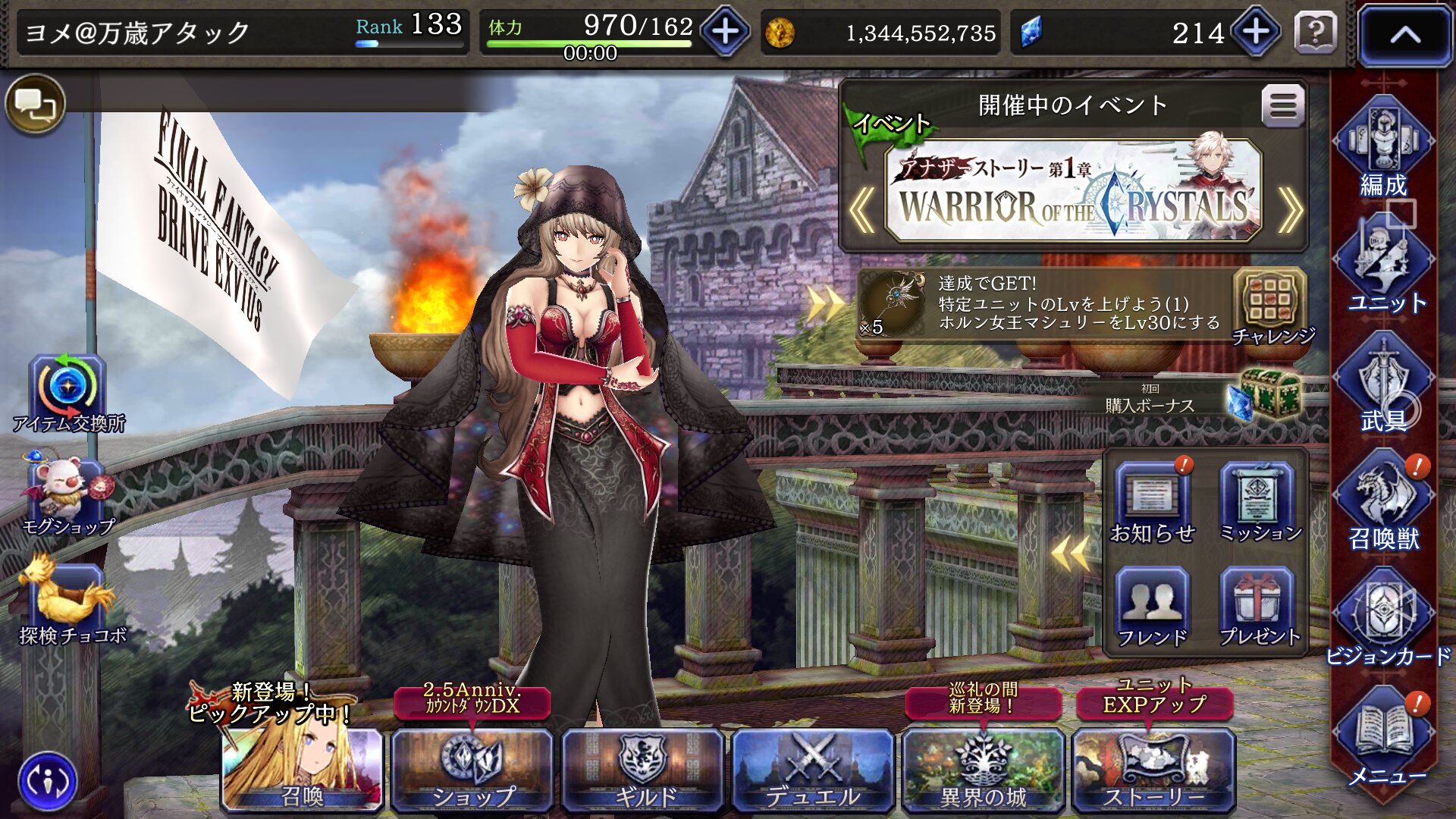
Task: View the フレンド friends list
Action: click(1152, 608)
